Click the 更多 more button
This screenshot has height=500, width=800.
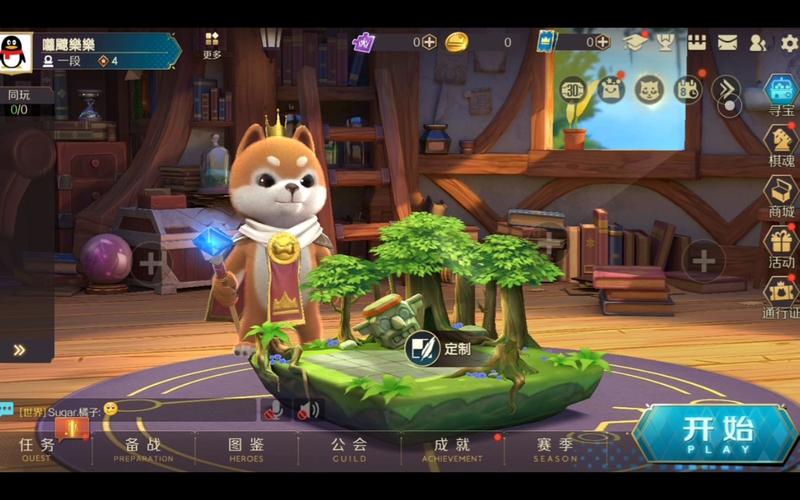(x=212, y=45)
